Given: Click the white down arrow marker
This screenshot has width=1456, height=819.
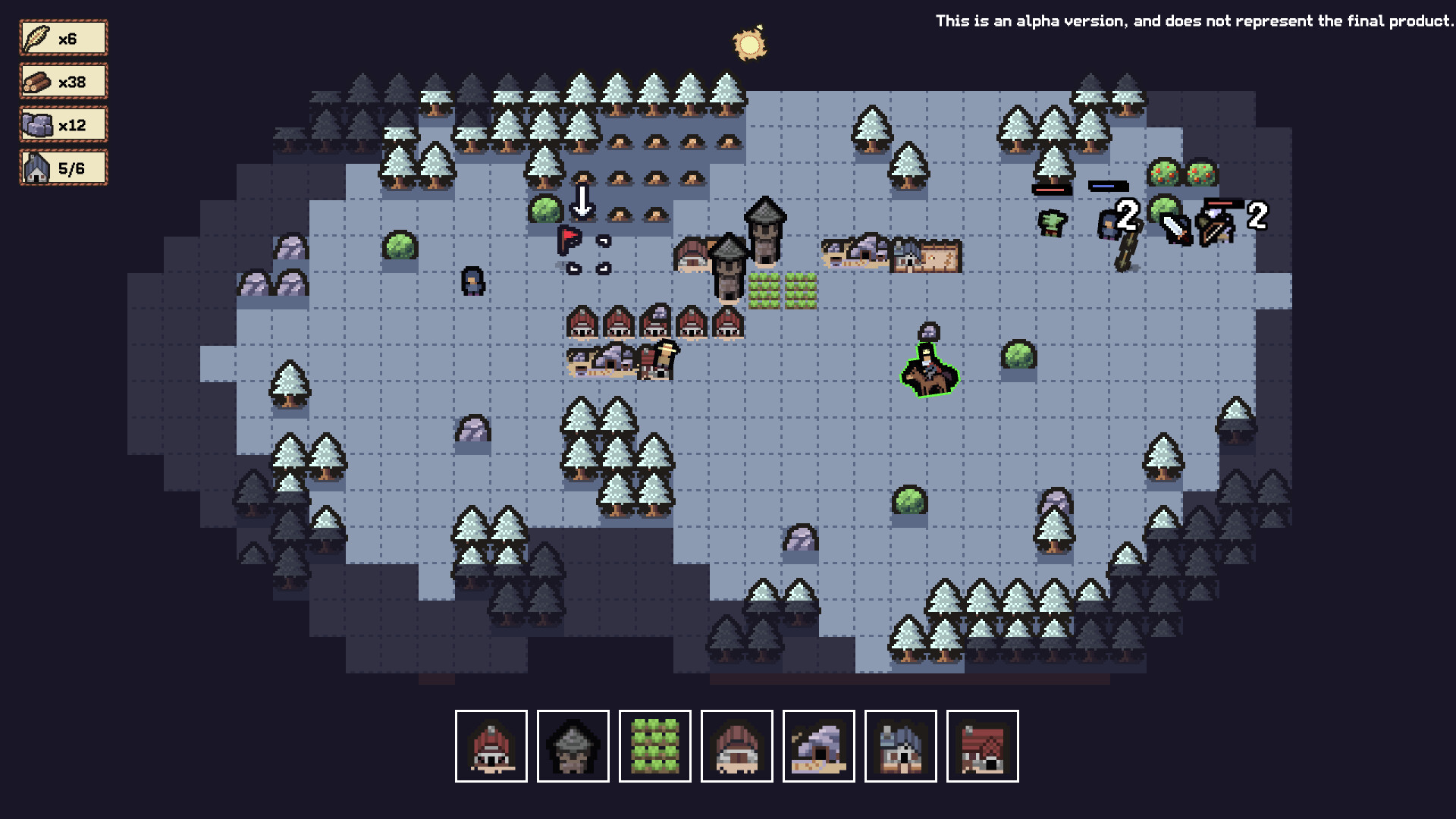Looking at the screenshot, I should click(x=582, y=202).
